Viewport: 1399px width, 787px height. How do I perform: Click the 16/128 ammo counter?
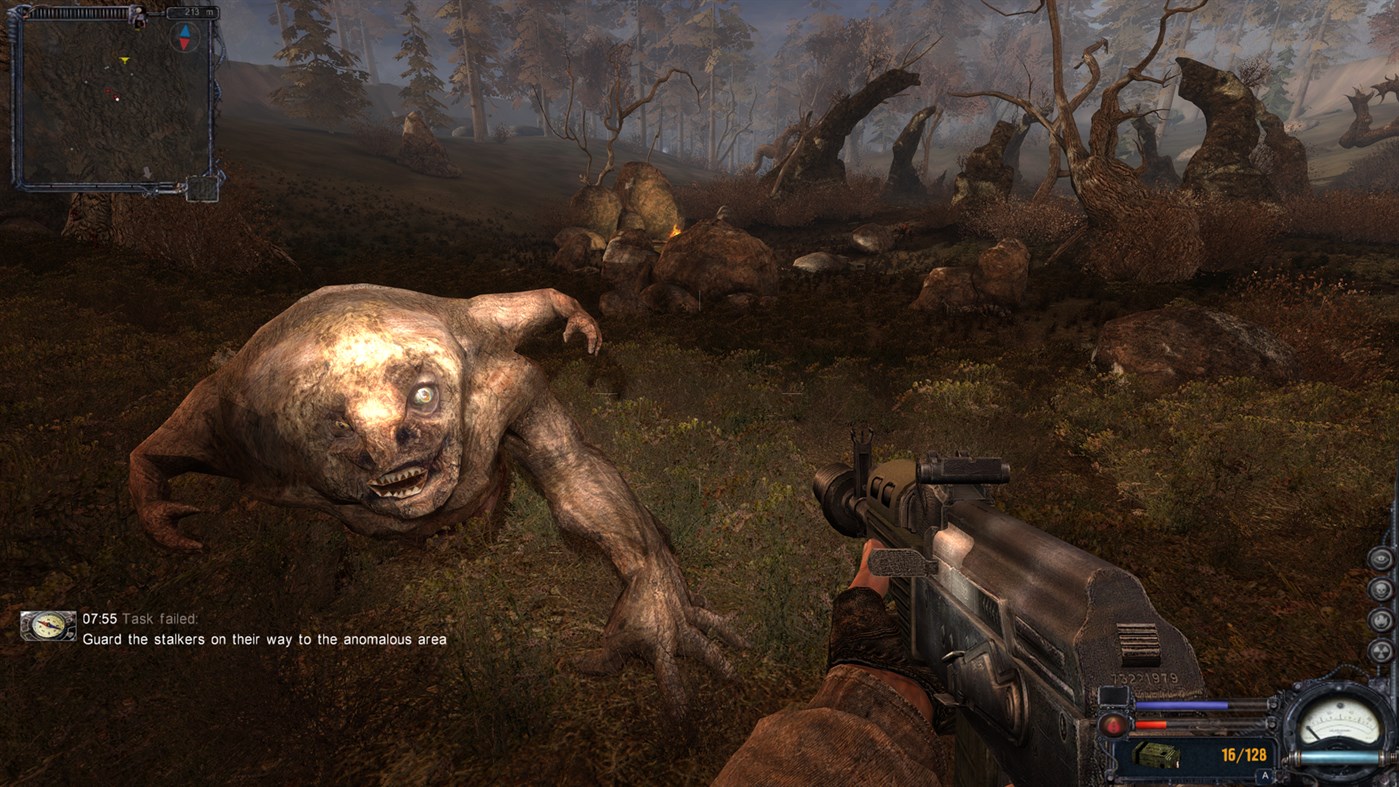coord(1245,754)
